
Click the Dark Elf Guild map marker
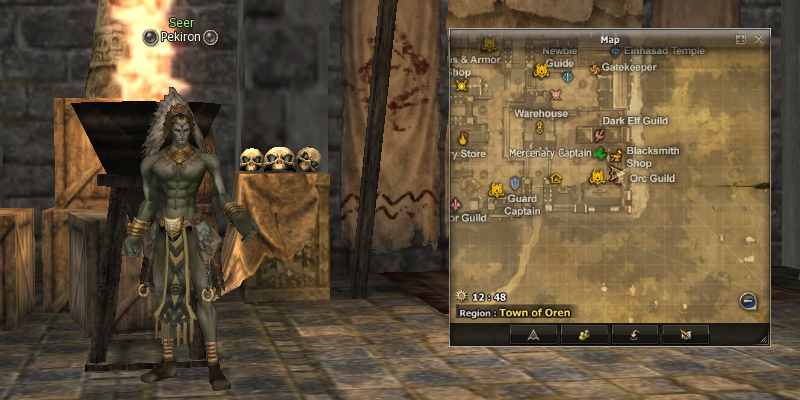599,133
